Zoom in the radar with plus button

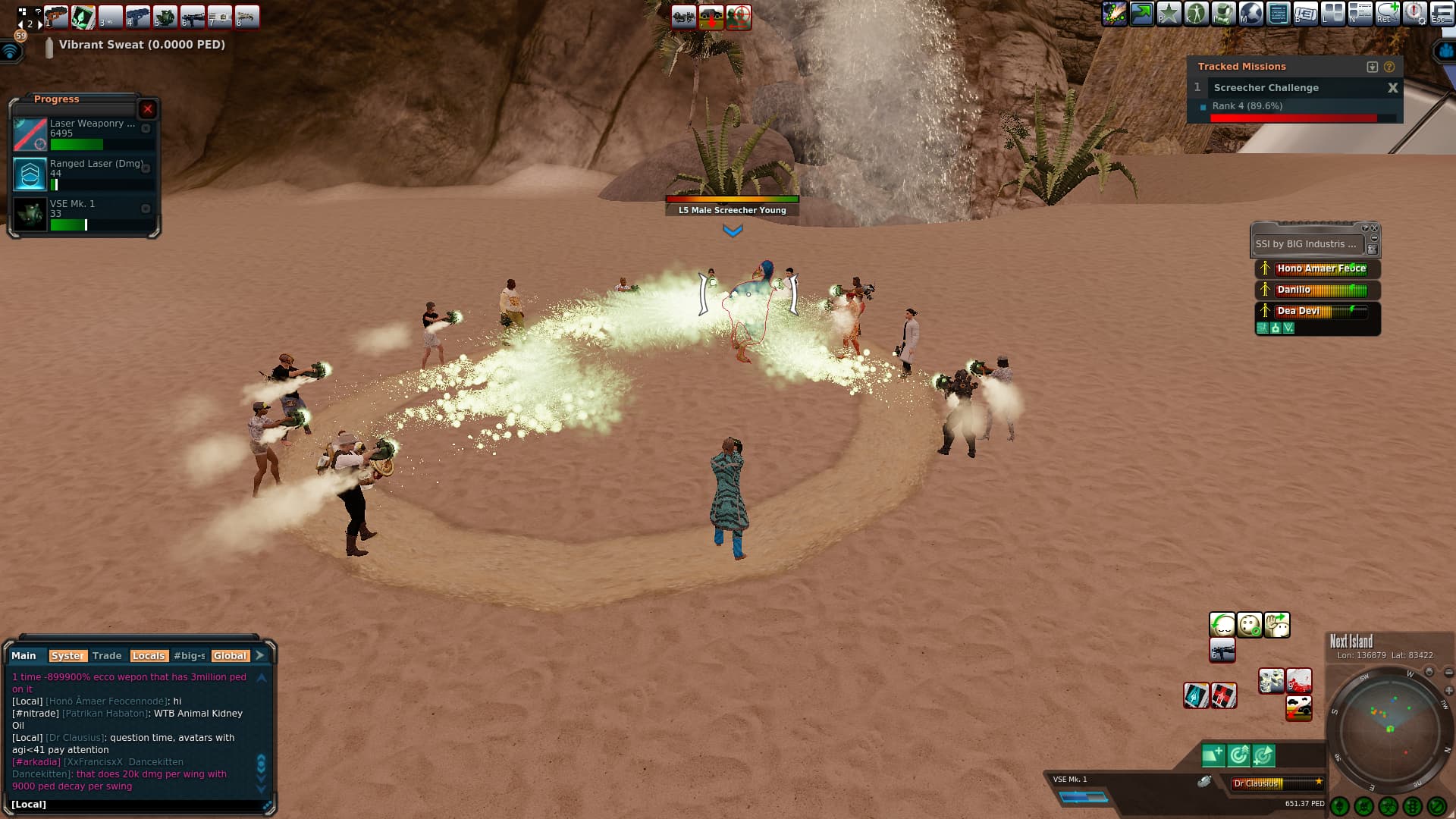click(1449, 691)
